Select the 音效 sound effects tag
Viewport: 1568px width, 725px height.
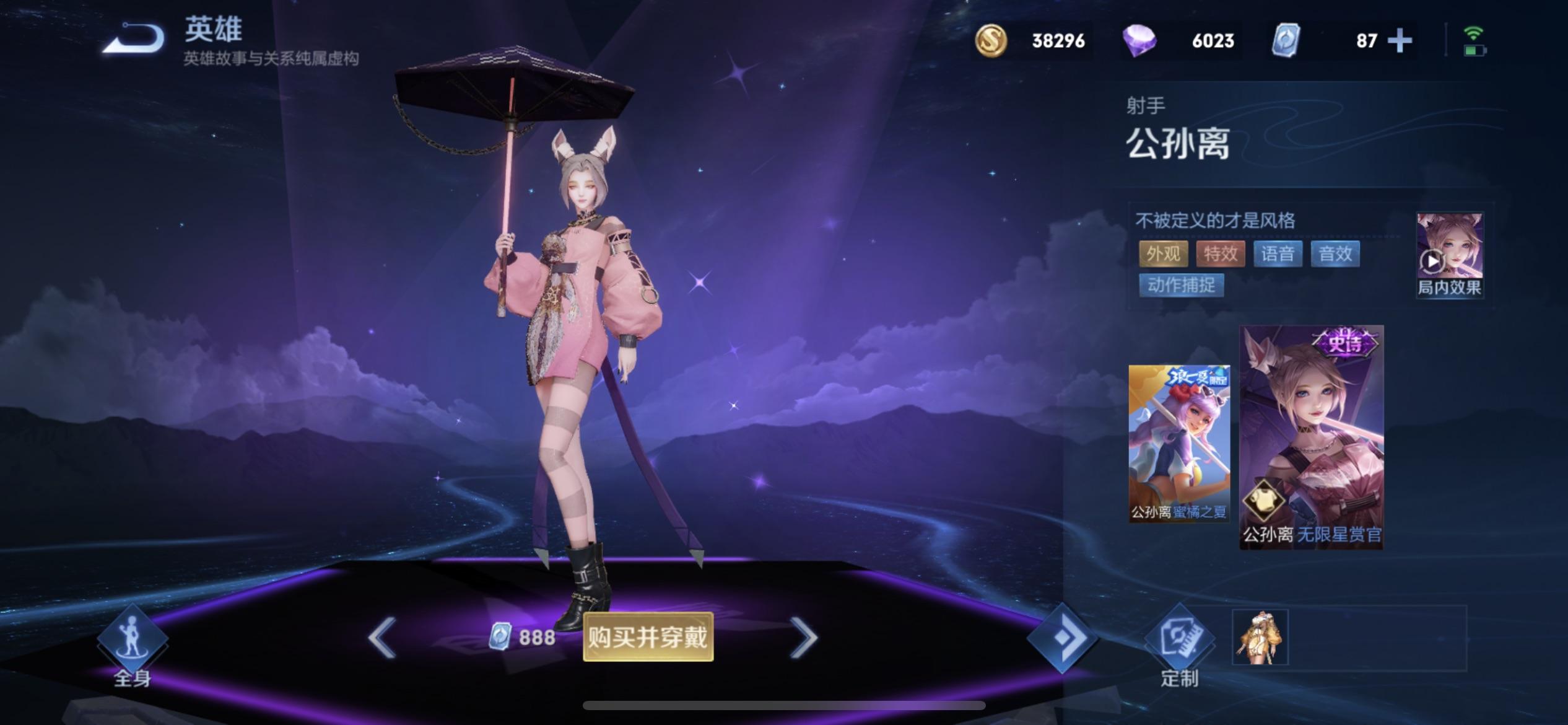(1335, 253)
